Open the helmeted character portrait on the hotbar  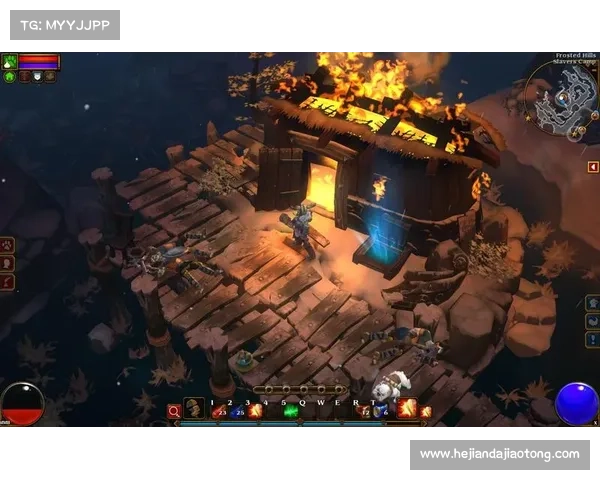(194, 408)
